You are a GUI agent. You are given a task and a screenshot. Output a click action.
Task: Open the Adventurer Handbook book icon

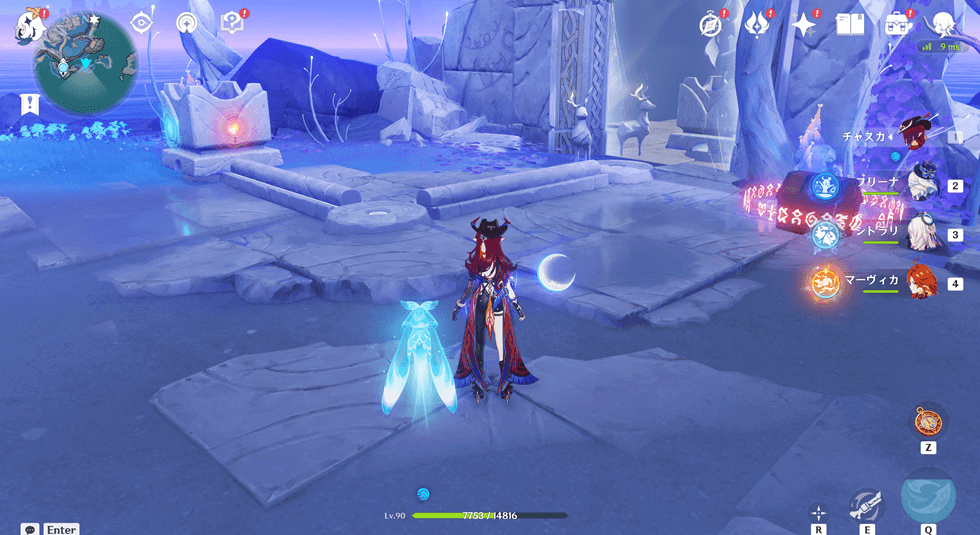[849, 25]
